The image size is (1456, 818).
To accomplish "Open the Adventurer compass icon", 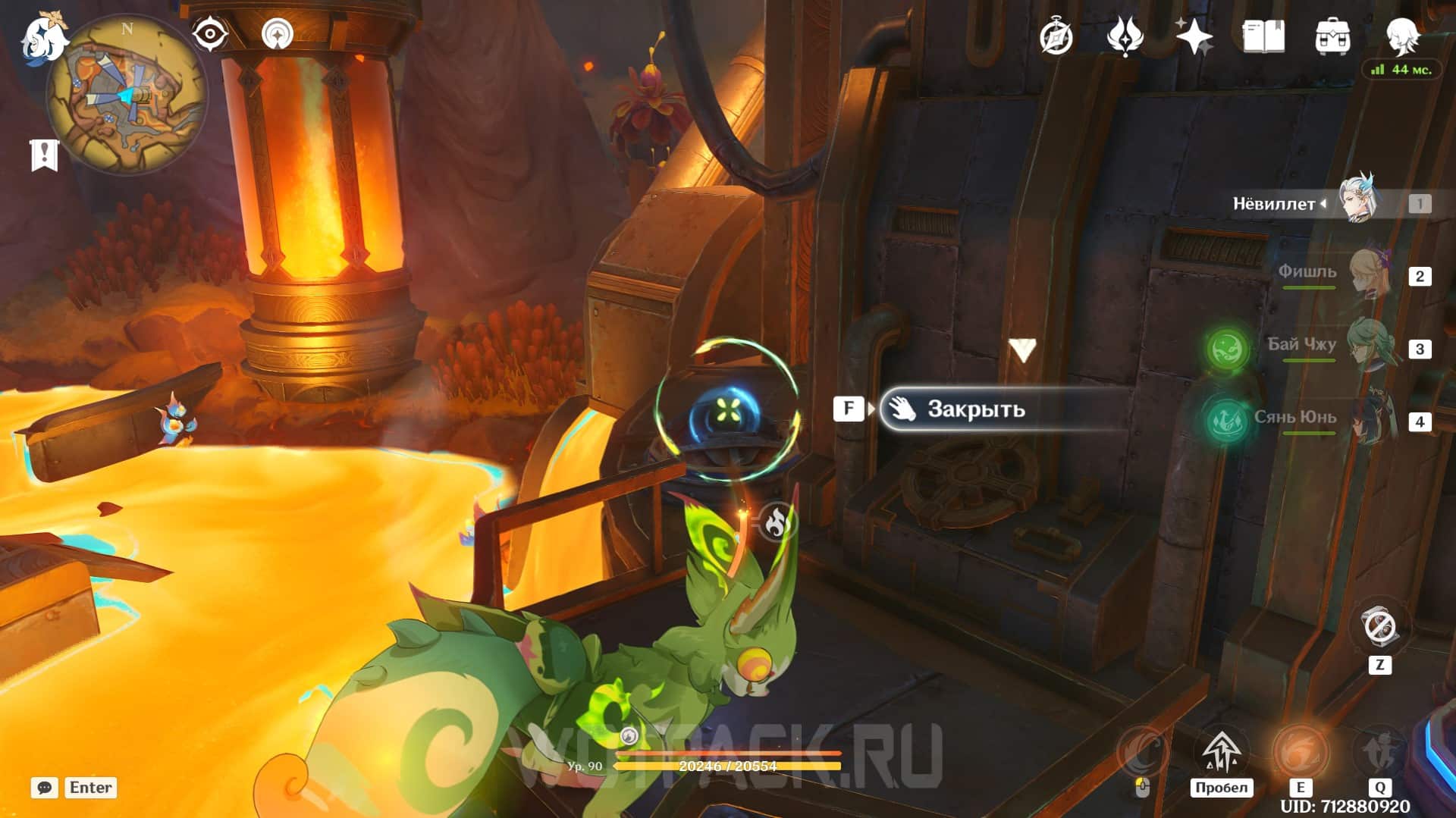I will pos(1056,36).
